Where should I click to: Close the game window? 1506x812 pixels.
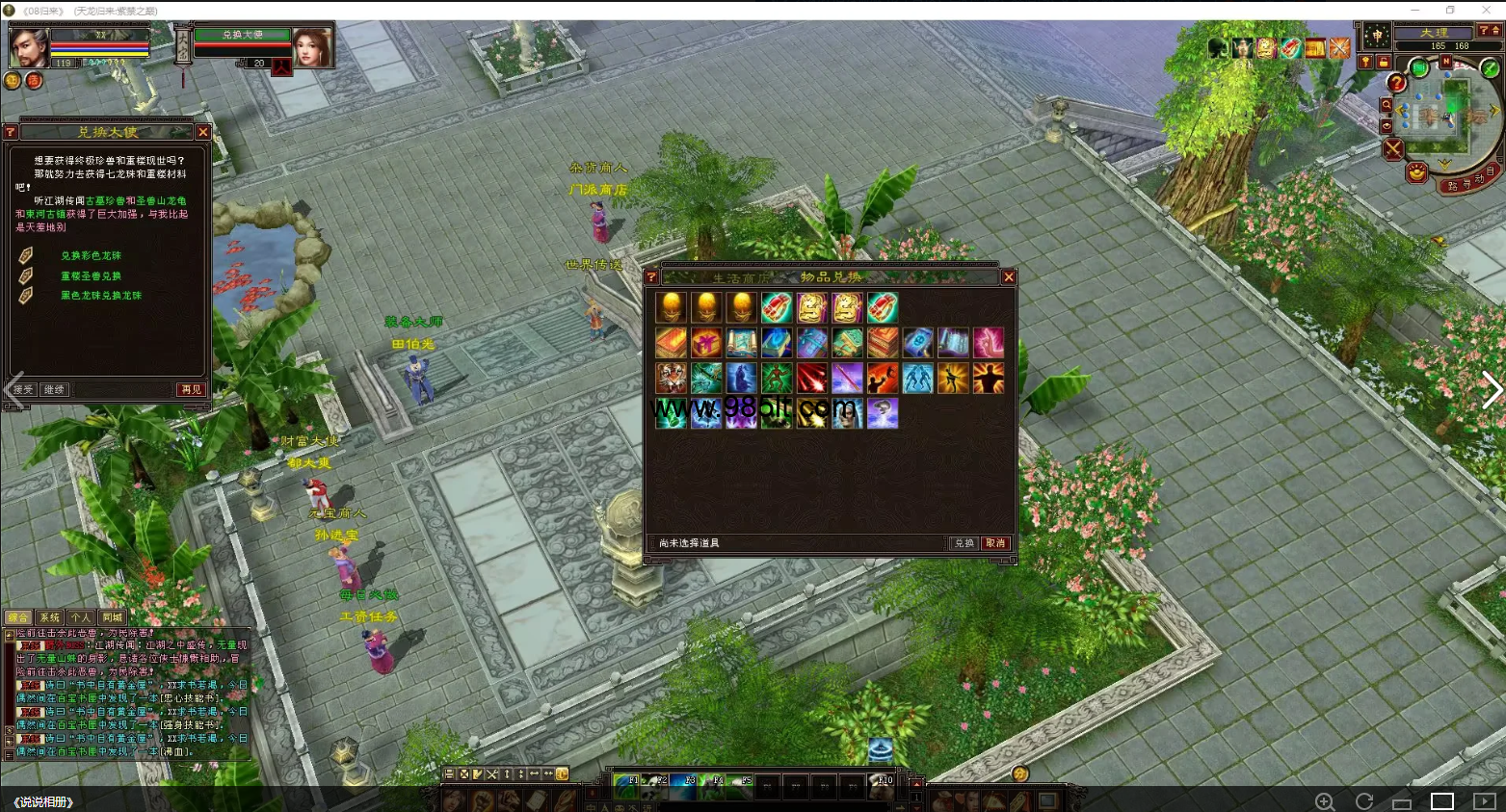tap(1486, 10)
